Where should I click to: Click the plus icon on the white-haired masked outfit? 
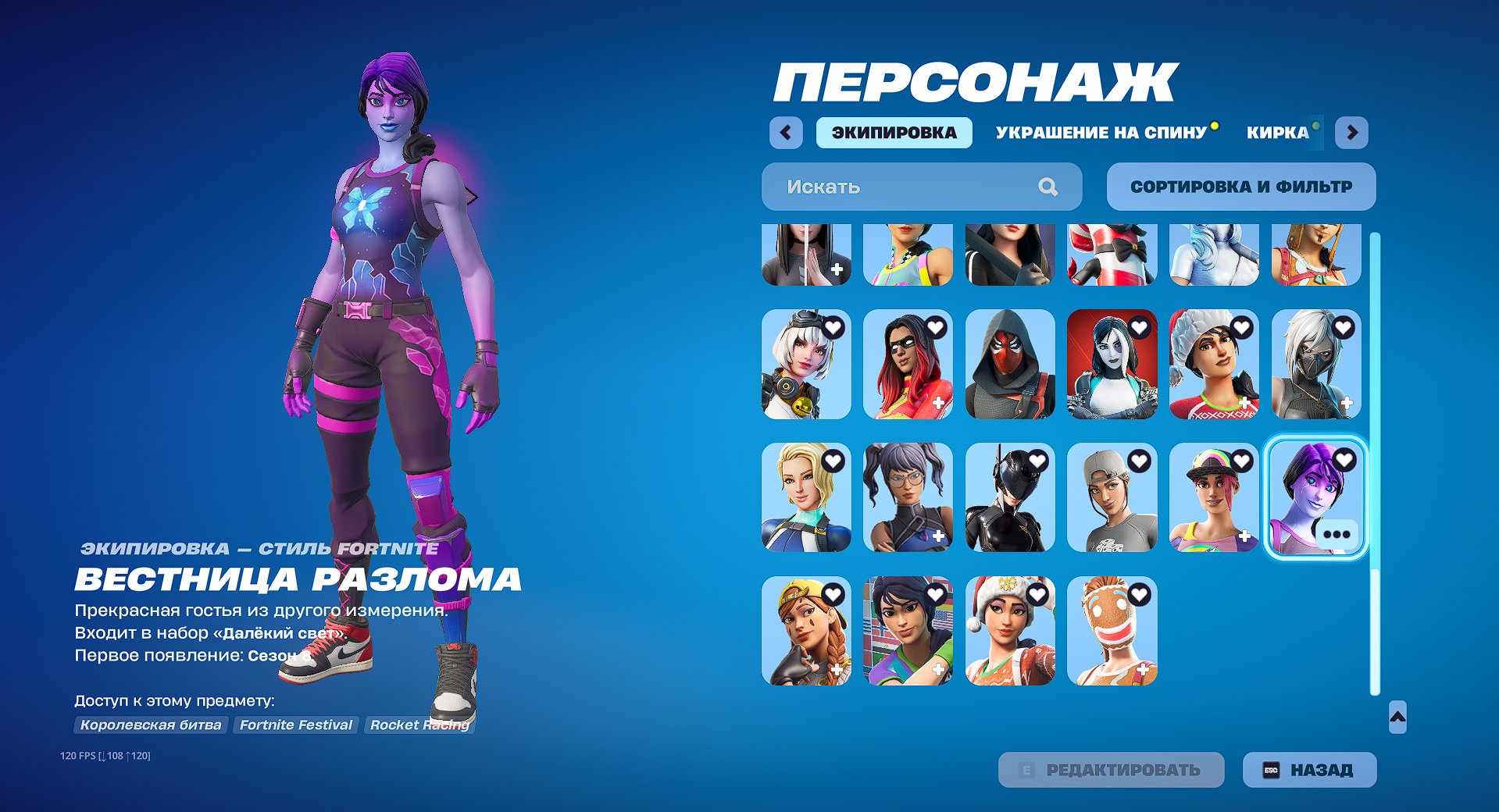[x=1346, y=404]
